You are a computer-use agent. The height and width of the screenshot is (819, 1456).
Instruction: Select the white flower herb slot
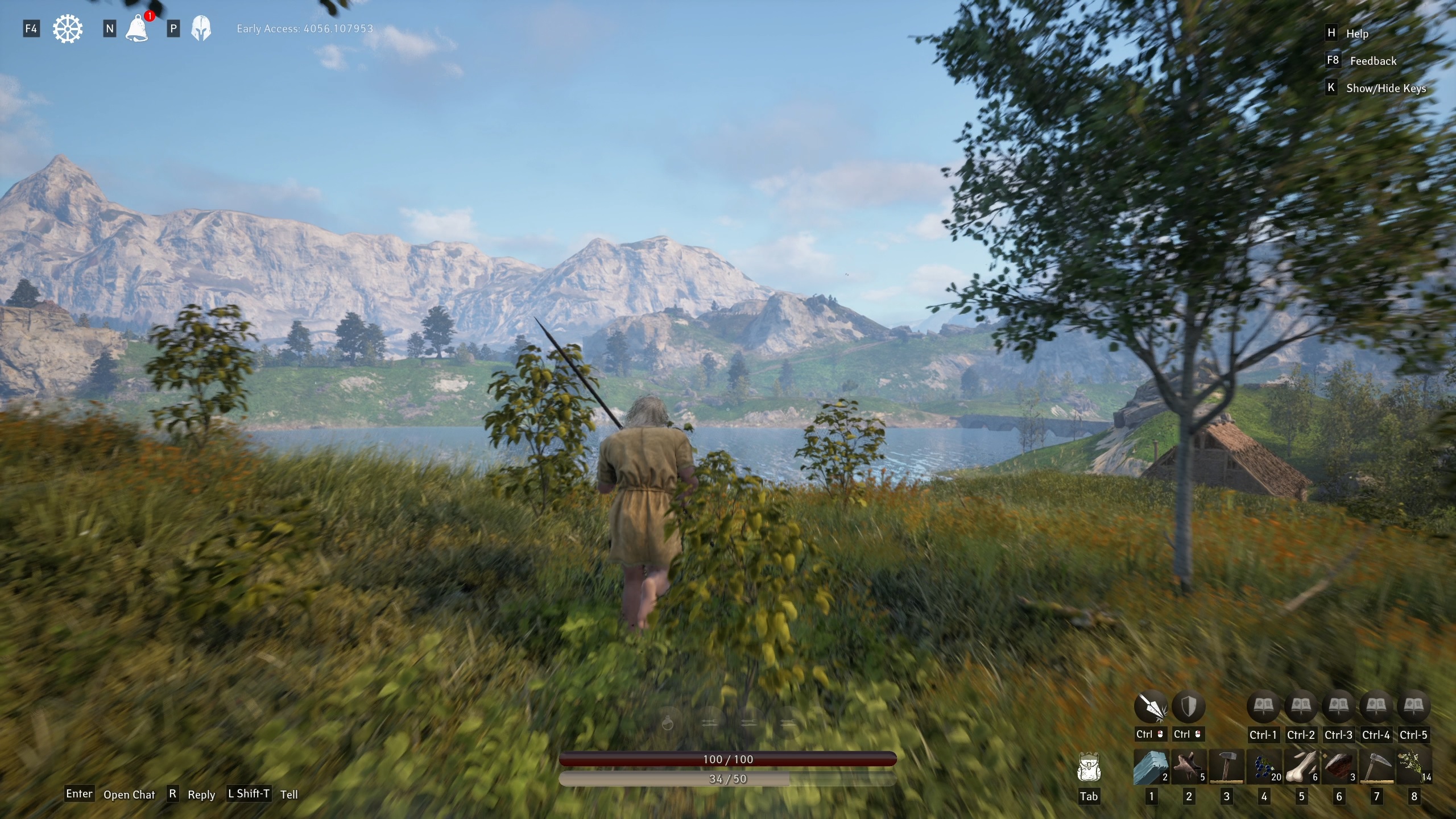coord(1414,767)
